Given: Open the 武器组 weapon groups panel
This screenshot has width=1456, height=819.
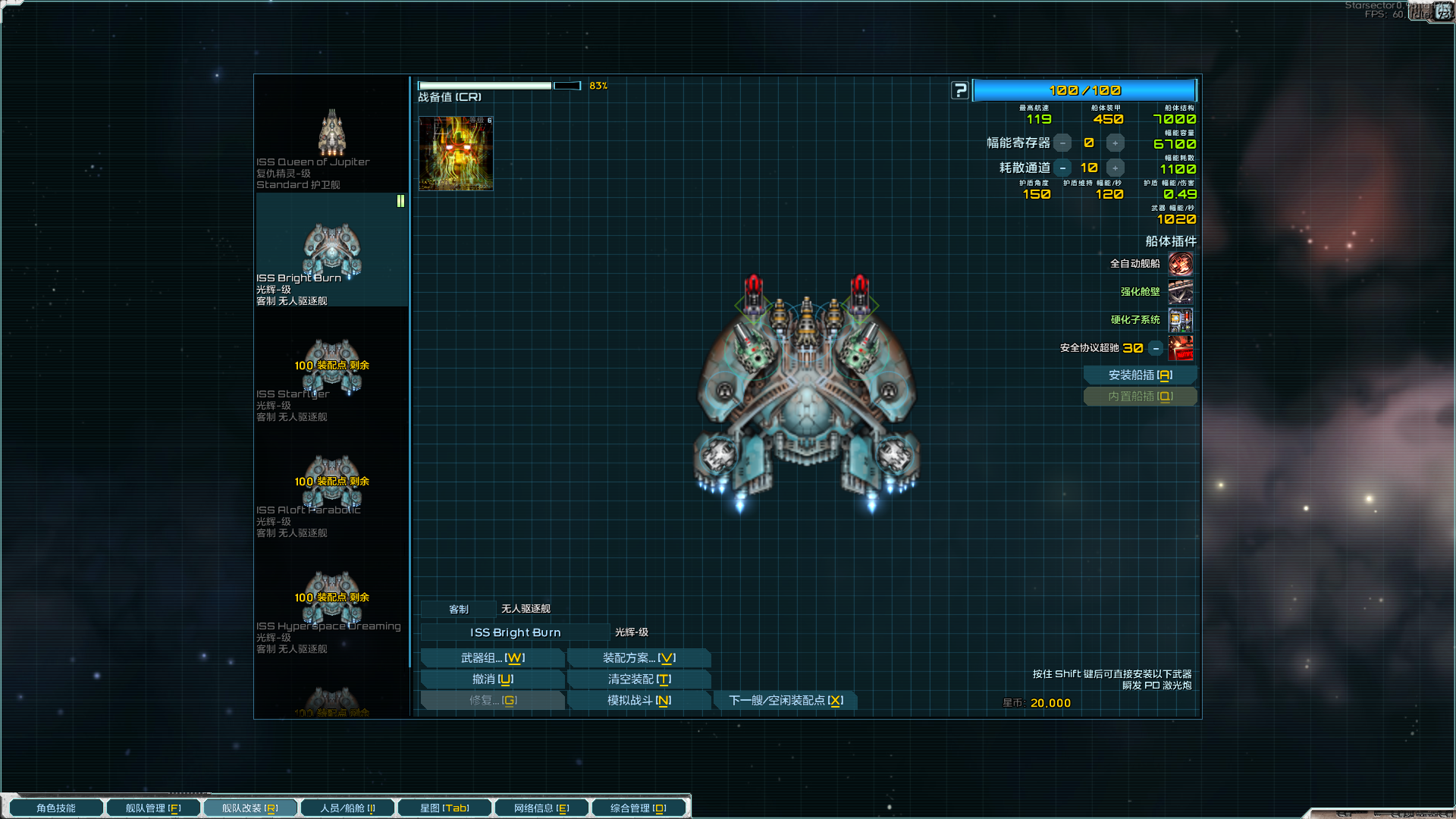Looking at the screenshot, I should [492, 658].
